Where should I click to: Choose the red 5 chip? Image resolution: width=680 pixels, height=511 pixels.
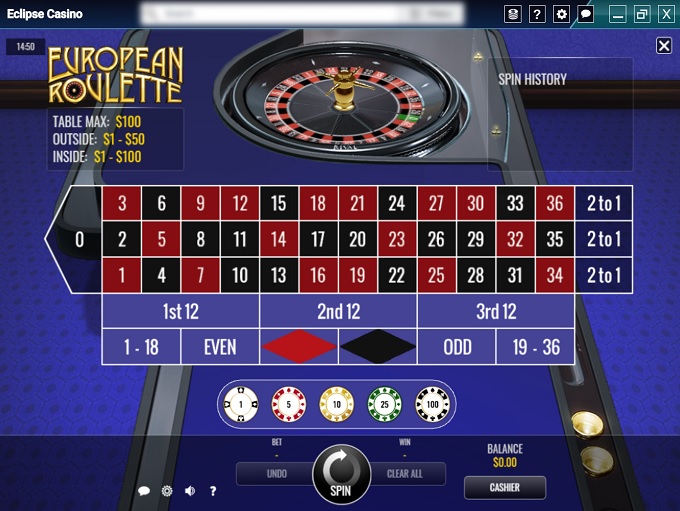[289, 404]
